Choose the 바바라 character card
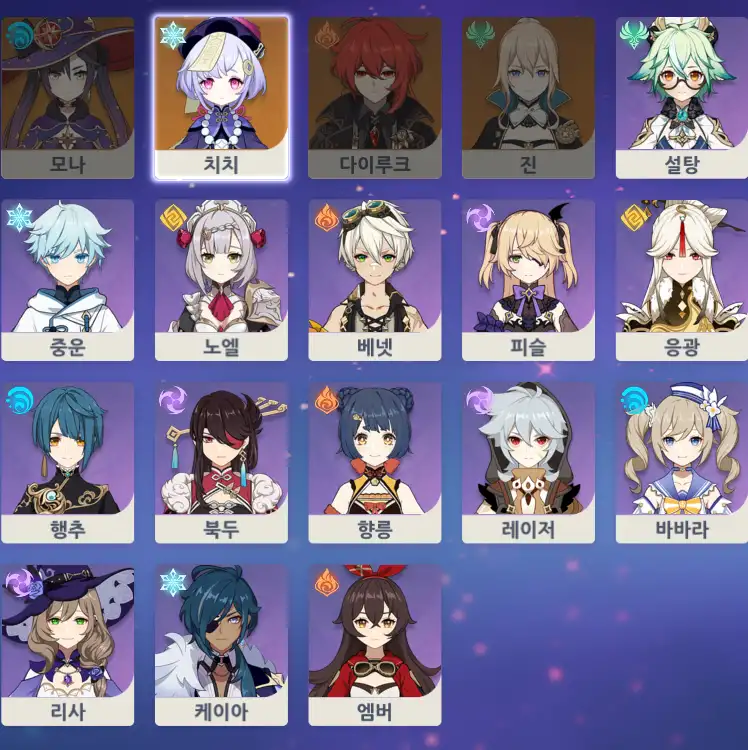Screen dimensions: 748x750 pyautogui.click(x=682, y=463)
